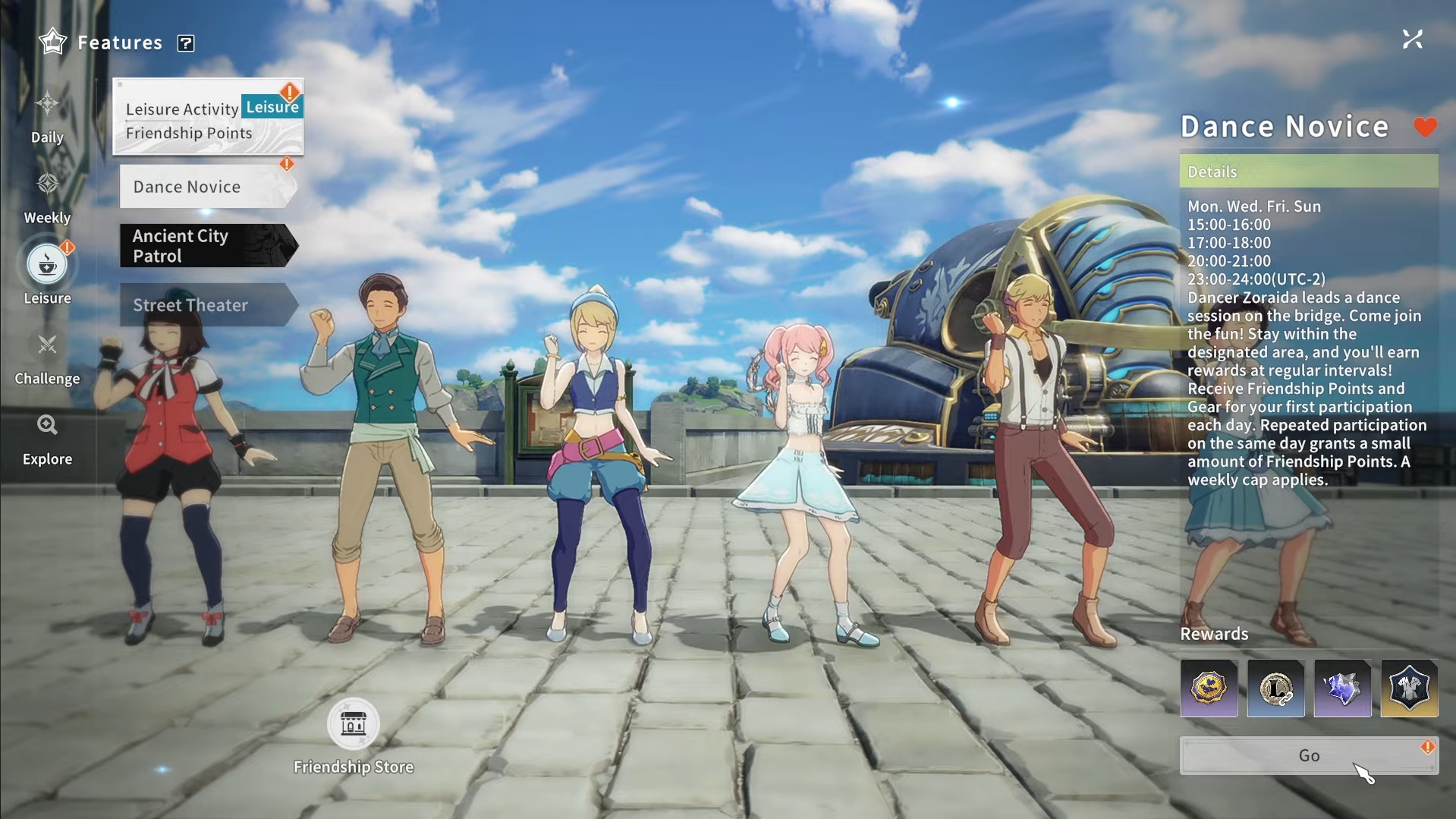1456x819 pixels.
Task: View the blue crystal reward
Action: coord(1342,688)
